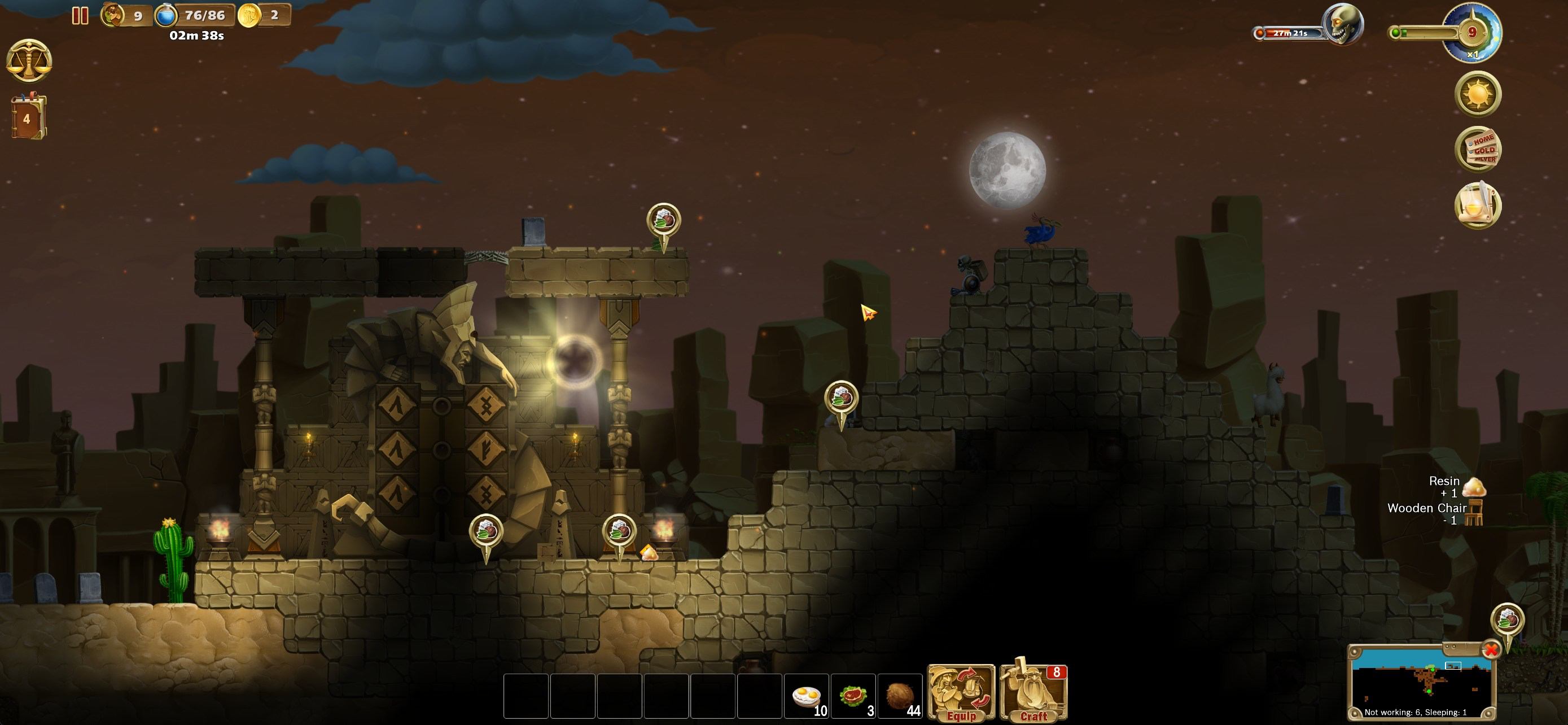Select the fried eggs hotbar slot
This screenshot has height=725, width=1568.
click(x=807, y=696)
